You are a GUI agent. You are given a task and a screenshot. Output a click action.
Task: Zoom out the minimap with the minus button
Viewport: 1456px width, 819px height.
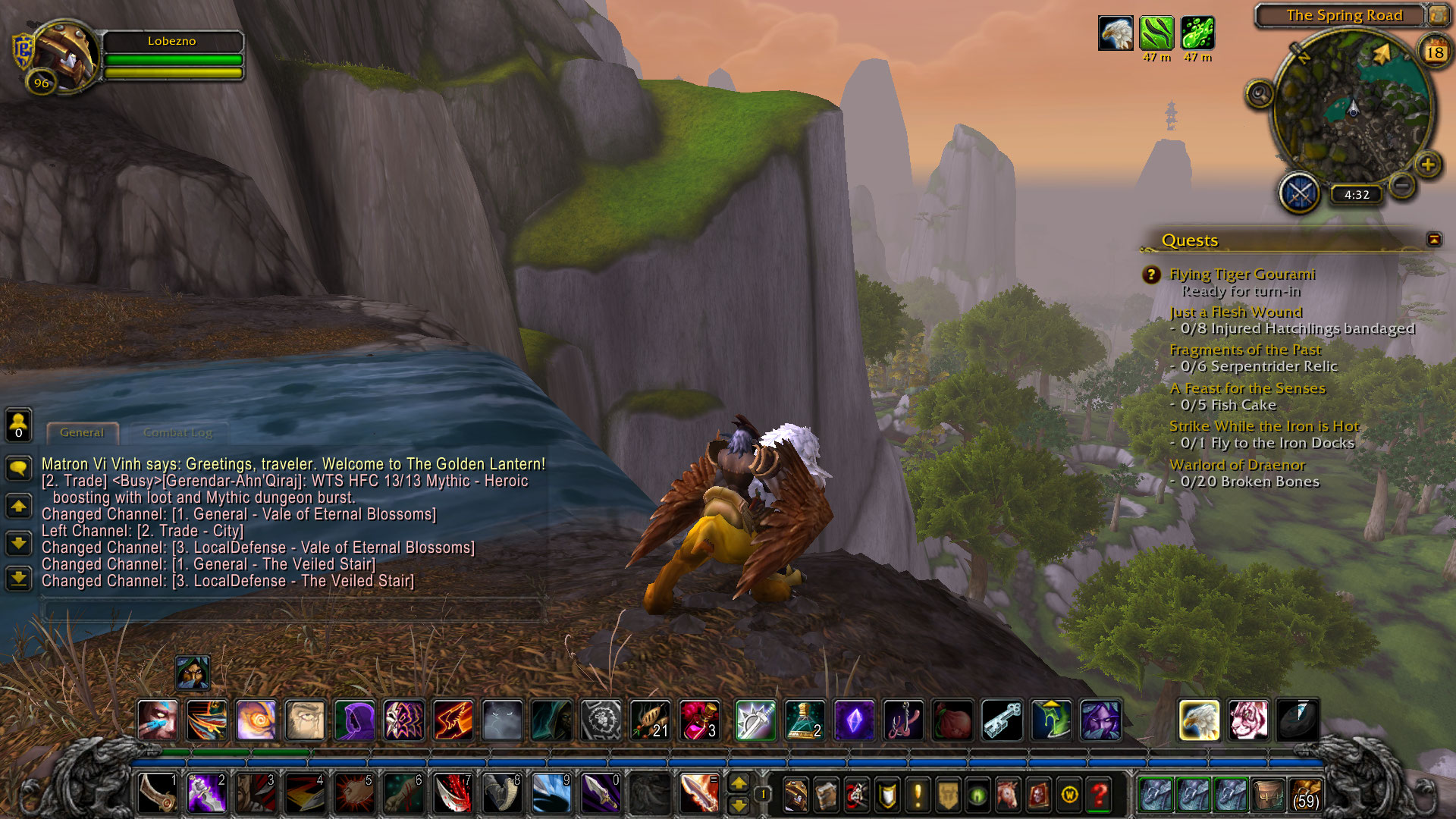point(1402,184)
